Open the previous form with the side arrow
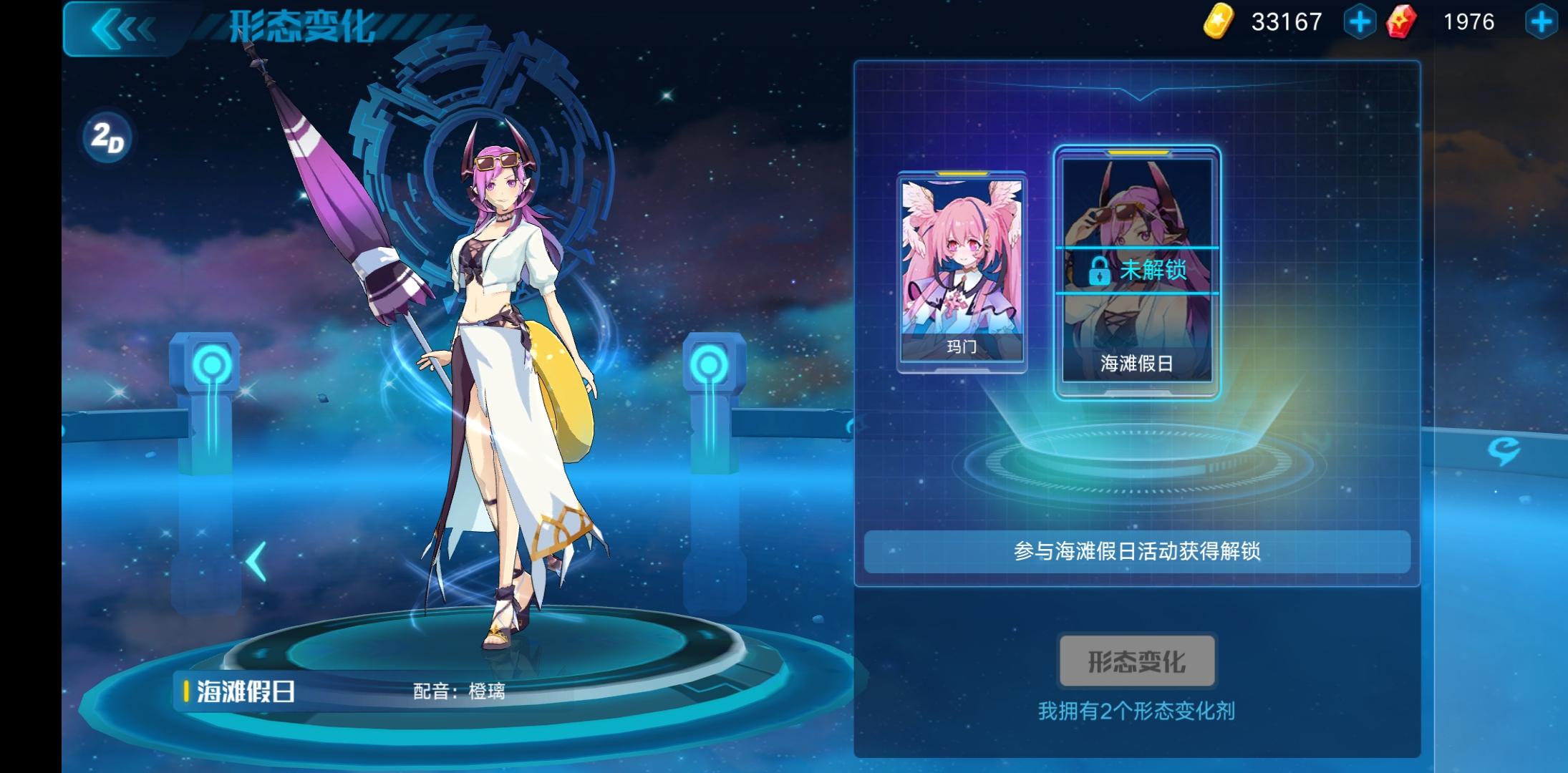This screenshot has height=773, width=1568. click(256, 562)
